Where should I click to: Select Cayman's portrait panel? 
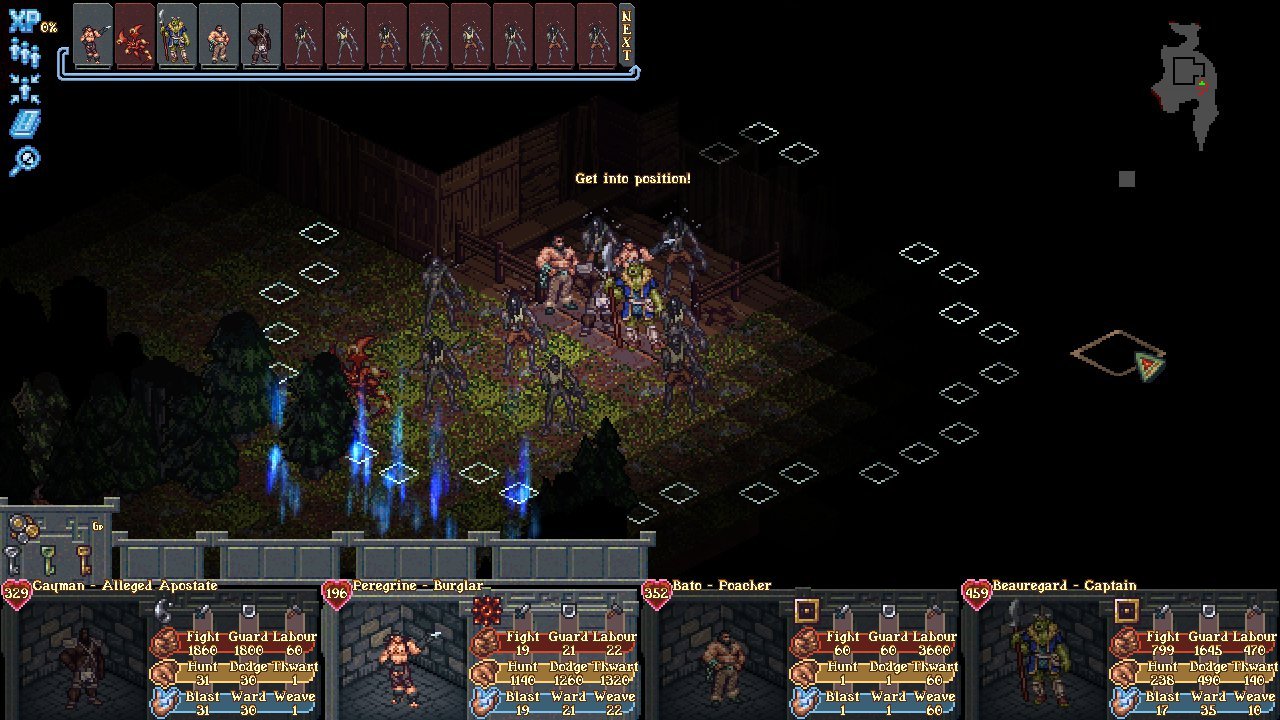pyautogui.click(x=84, y=662)
